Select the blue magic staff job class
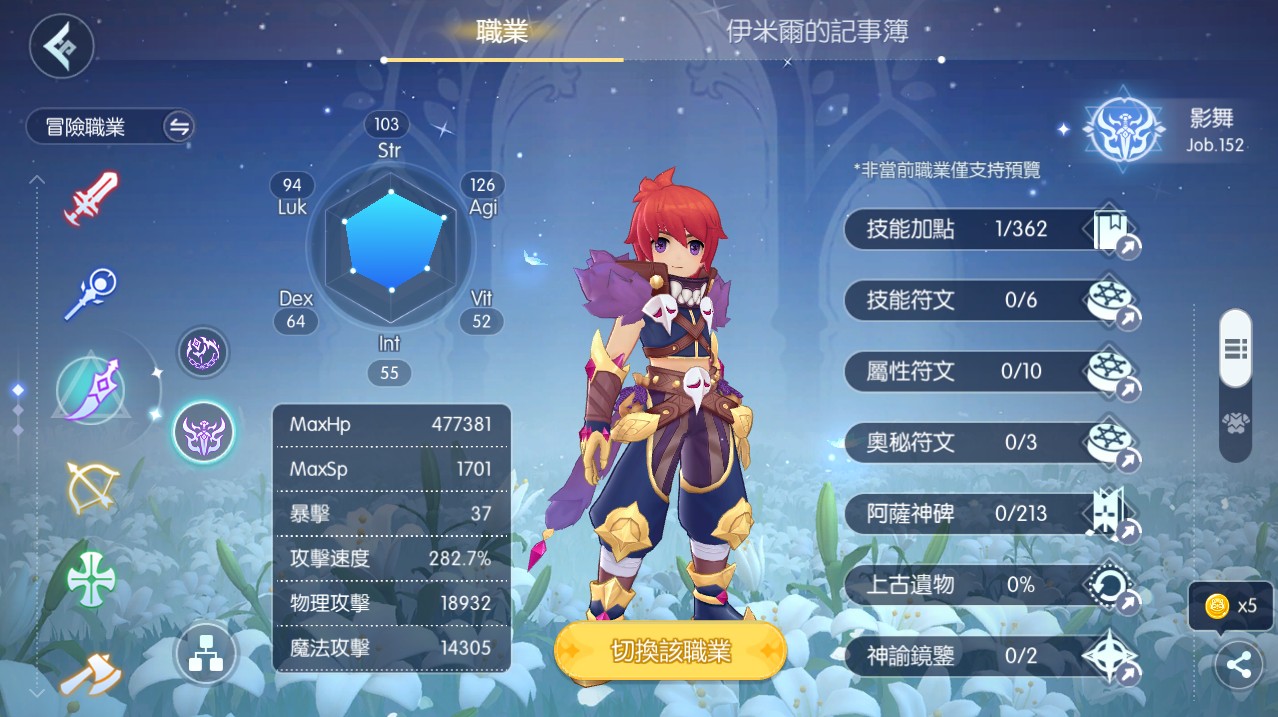Screen dimensions: 1278x717 tap(91, 292)
